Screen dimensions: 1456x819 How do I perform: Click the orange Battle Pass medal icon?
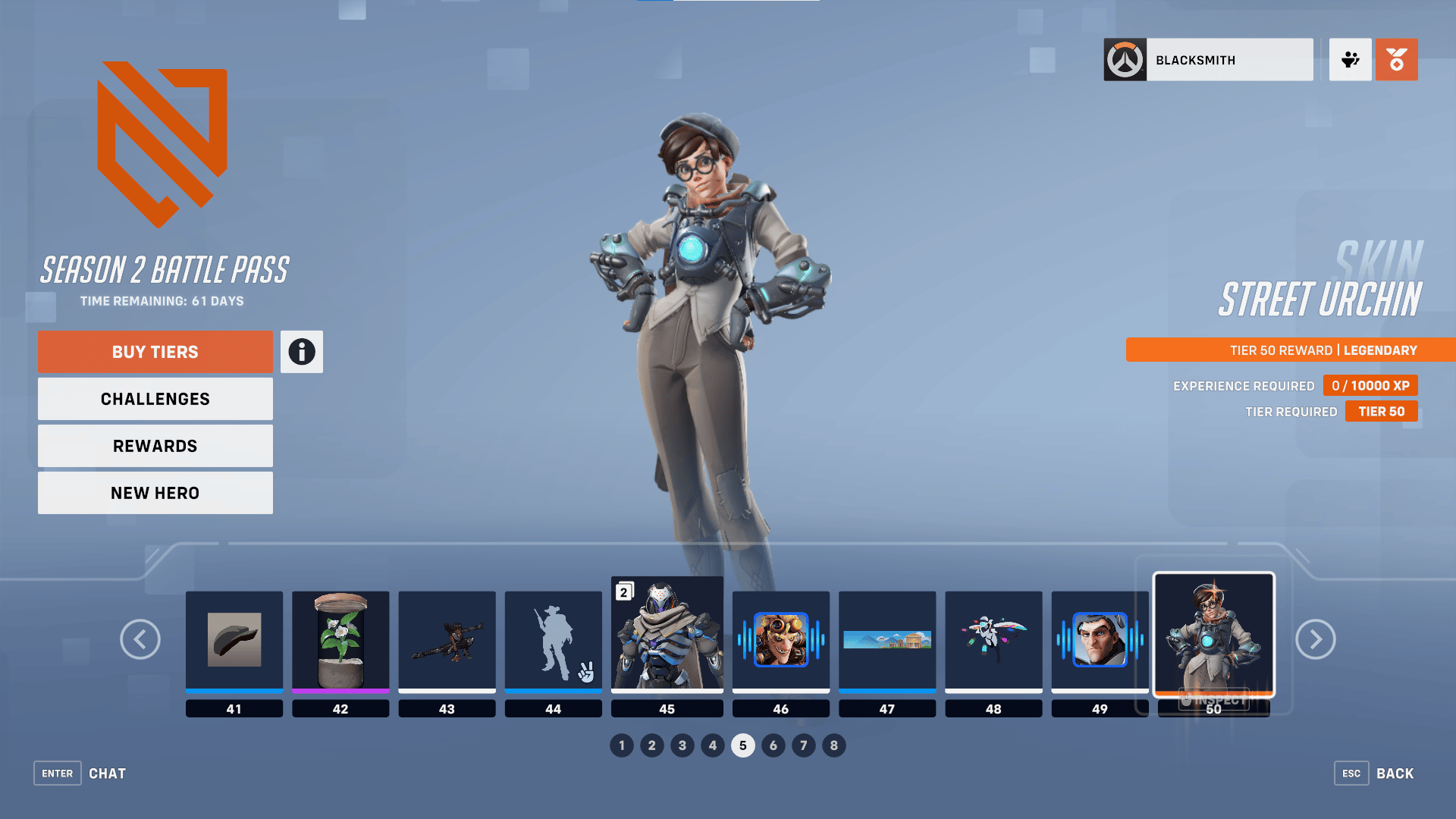1396,59
